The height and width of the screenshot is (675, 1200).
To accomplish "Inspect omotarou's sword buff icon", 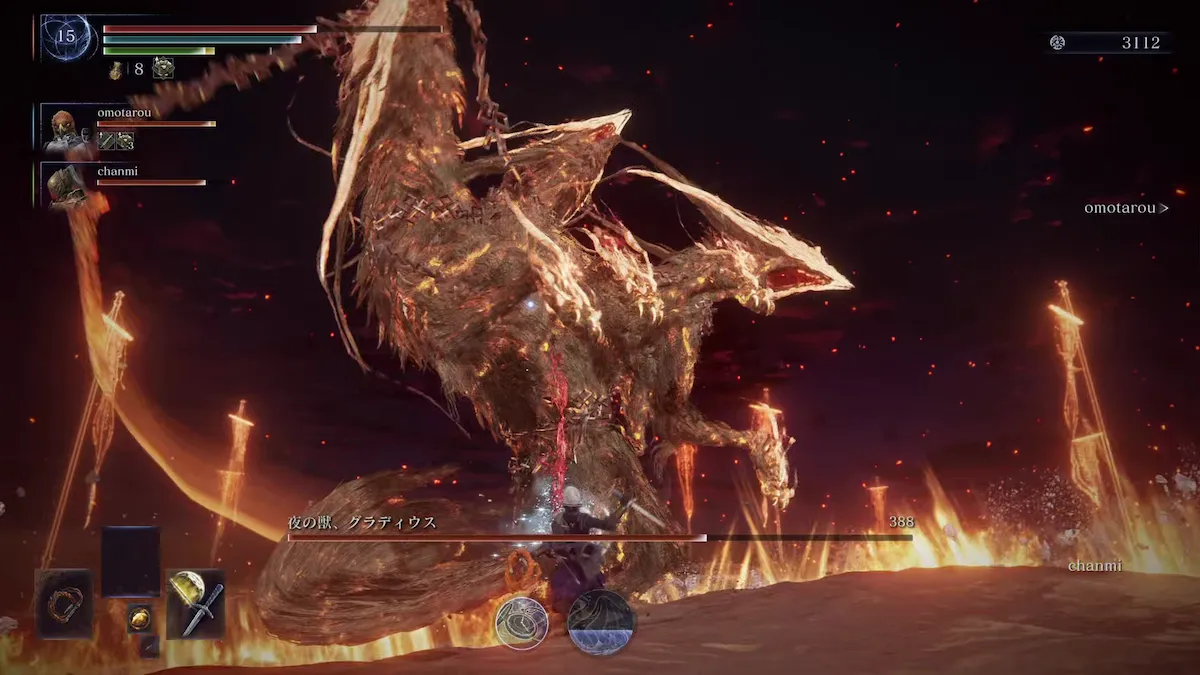I will pyautogui.click(x=106, y=141).
